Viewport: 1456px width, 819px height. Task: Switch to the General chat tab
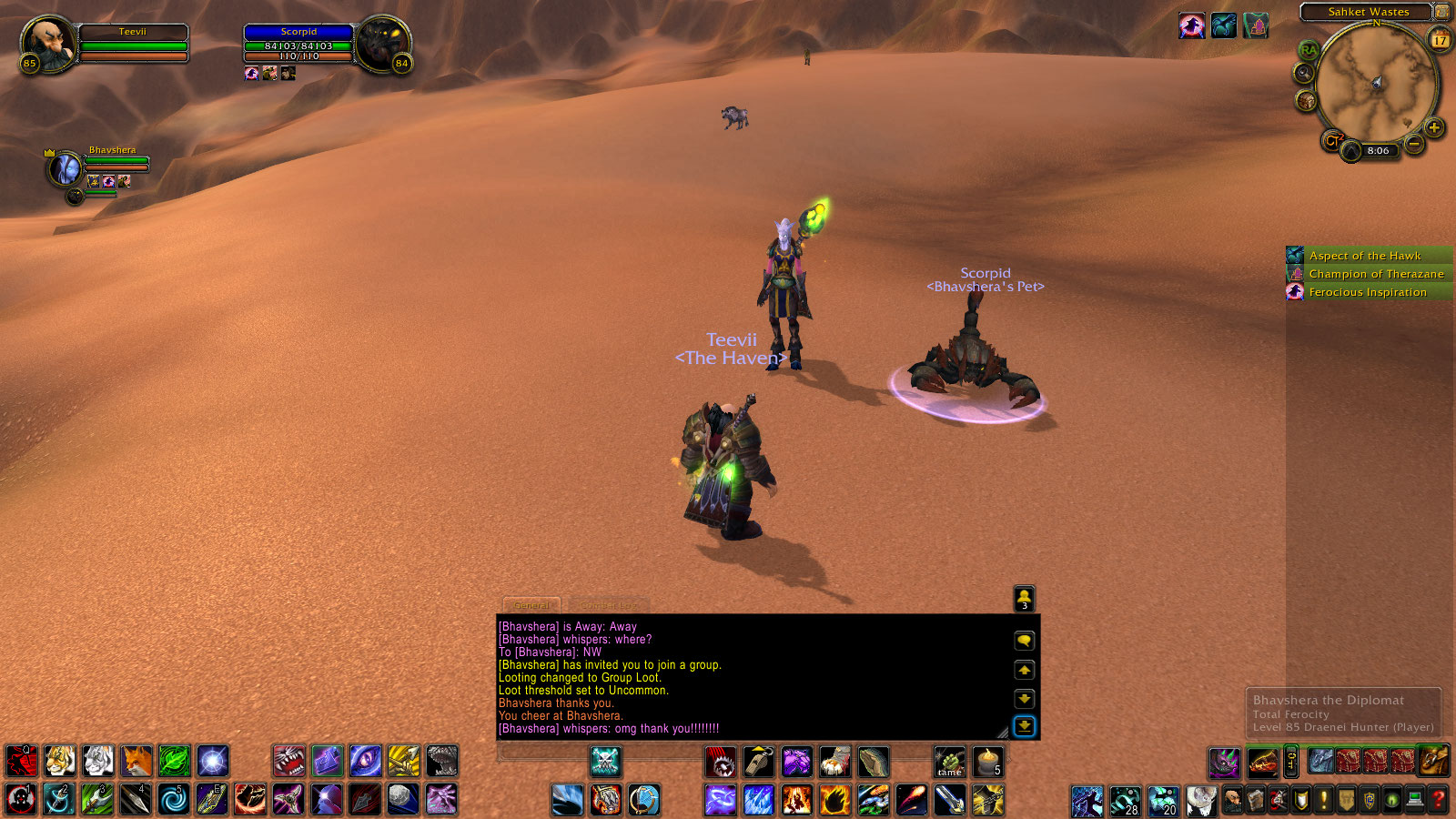531,605
